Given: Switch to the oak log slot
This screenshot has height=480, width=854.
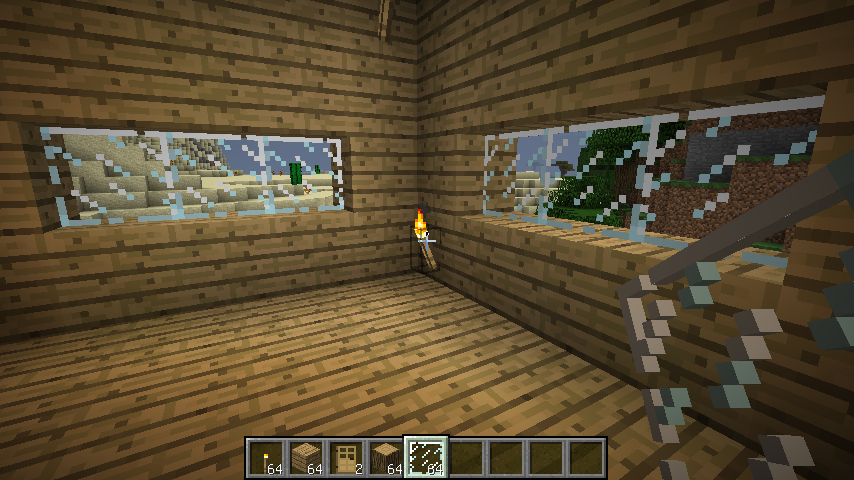Looking at the screenshot, I should click(386, 458).
